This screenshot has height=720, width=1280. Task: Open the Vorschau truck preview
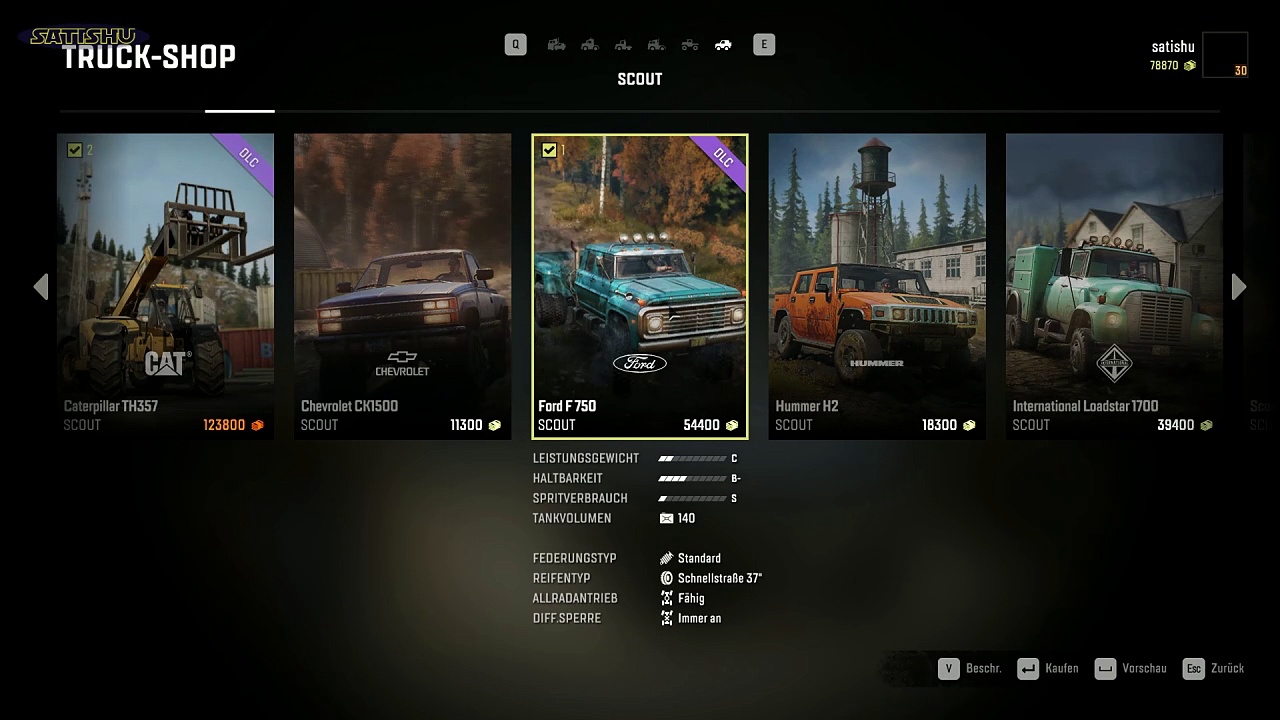coord(1130,669)
